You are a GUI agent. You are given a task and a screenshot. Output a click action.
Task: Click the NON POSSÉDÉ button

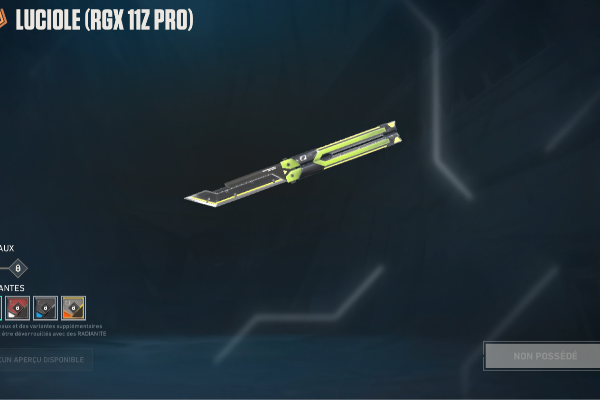[x=544, y=356]
